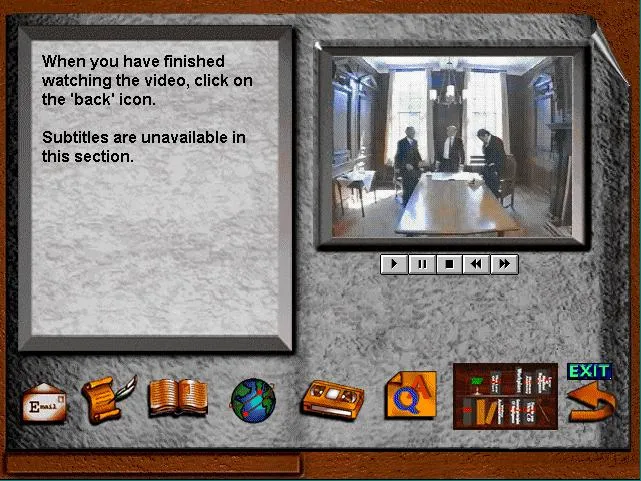641x481 pixels.
Task: Fast-forward the video clip
Action: pyautogui.click(x=505, y=264)
